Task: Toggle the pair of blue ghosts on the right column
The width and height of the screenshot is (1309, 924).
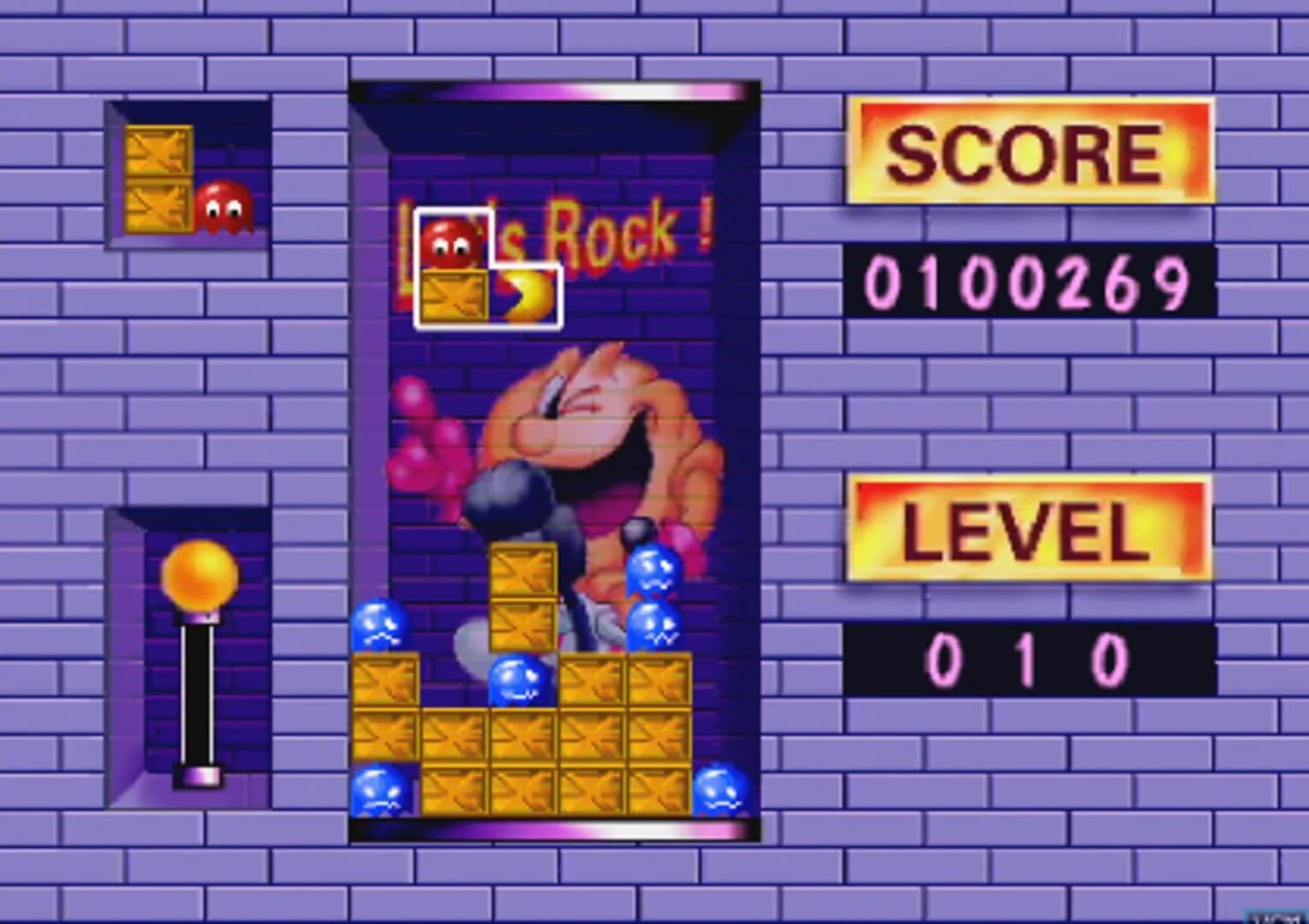Action: [653, 599]
